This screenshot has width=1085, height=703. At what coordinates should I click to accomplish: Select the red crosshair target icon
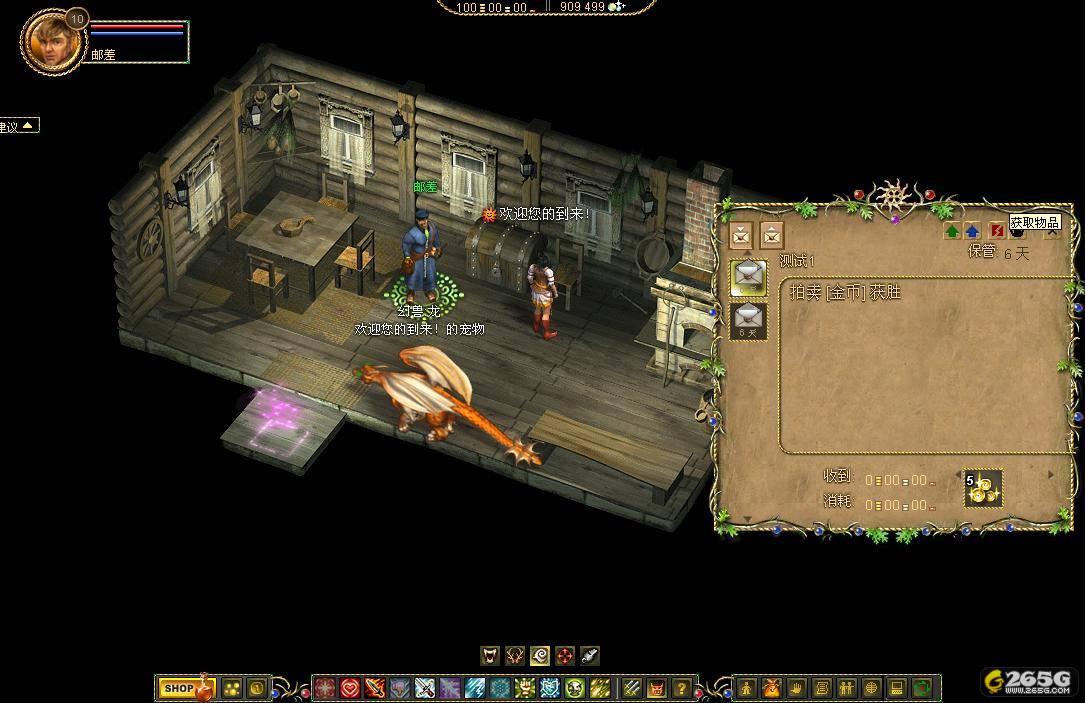(565, 656)
